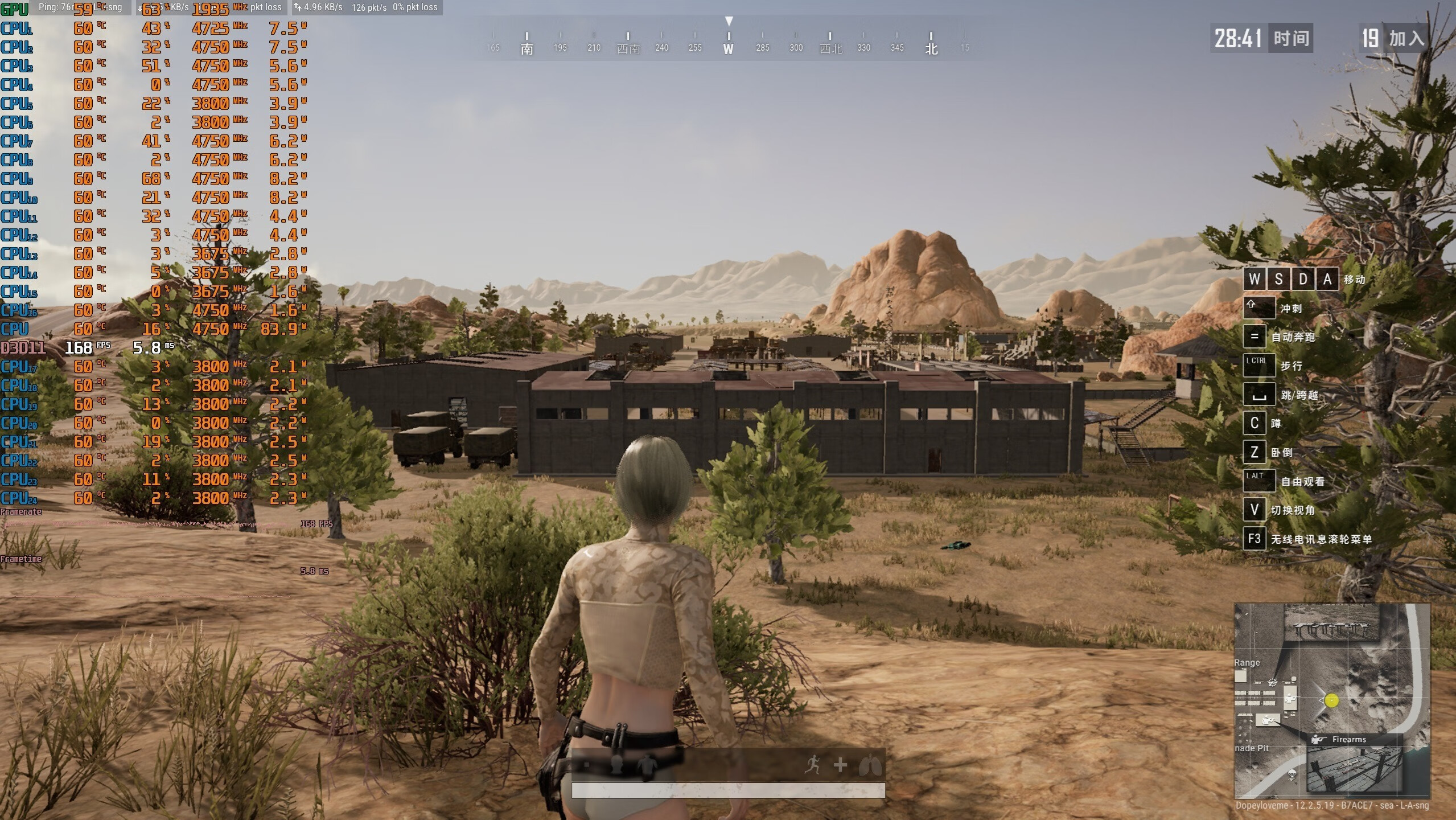Click the body vest silhouette icon

click(x=647, y=765)
